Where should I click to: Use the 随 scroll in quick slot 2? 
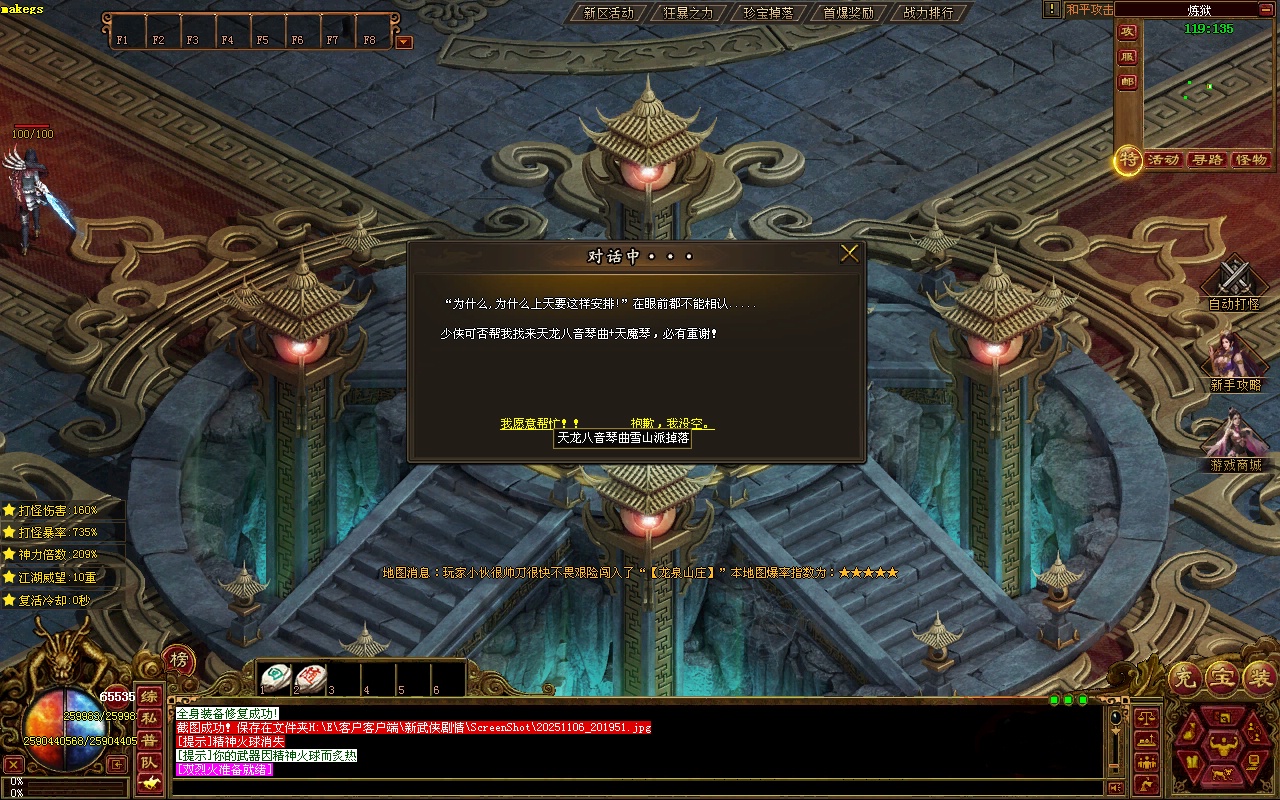[310, 677]
